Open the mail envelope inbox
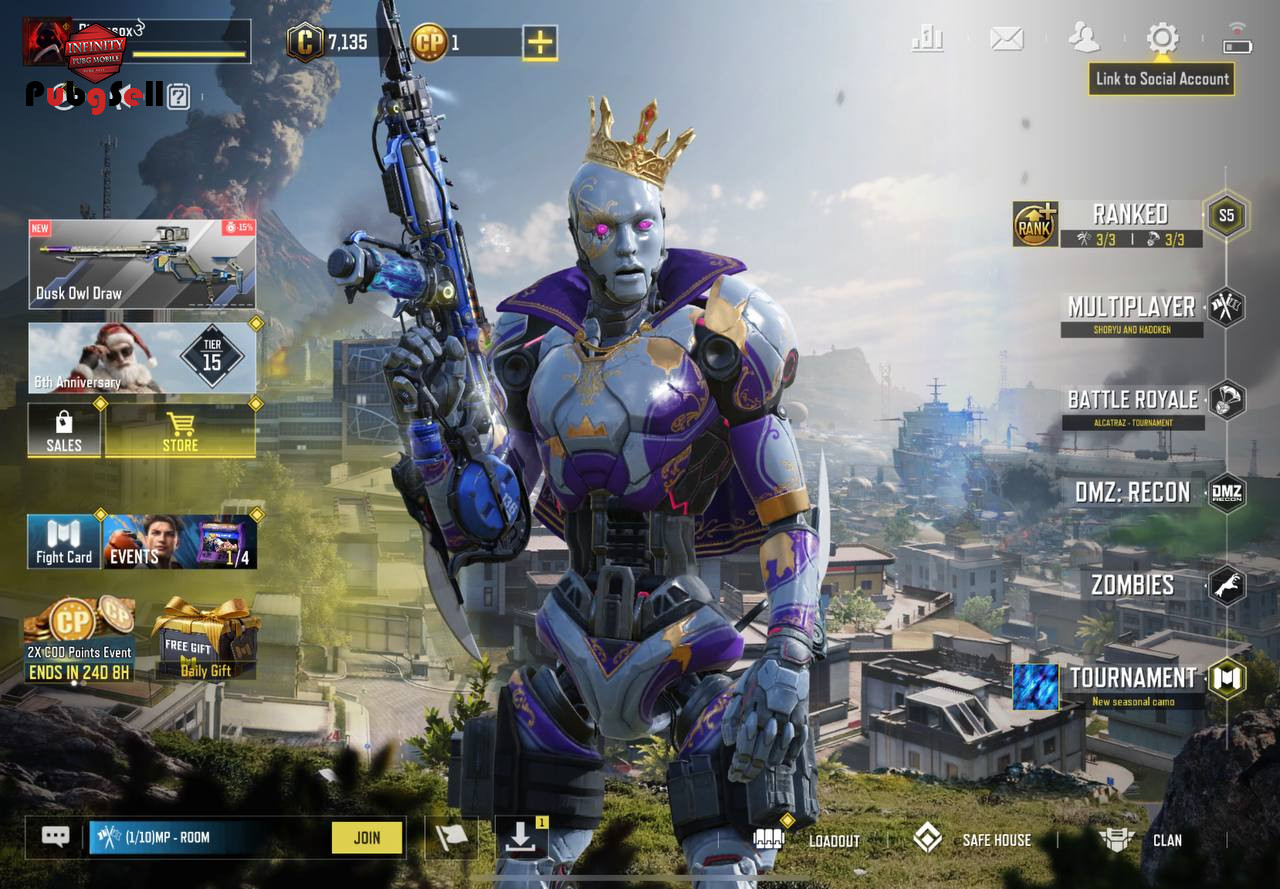 [x=1006, y=39]
